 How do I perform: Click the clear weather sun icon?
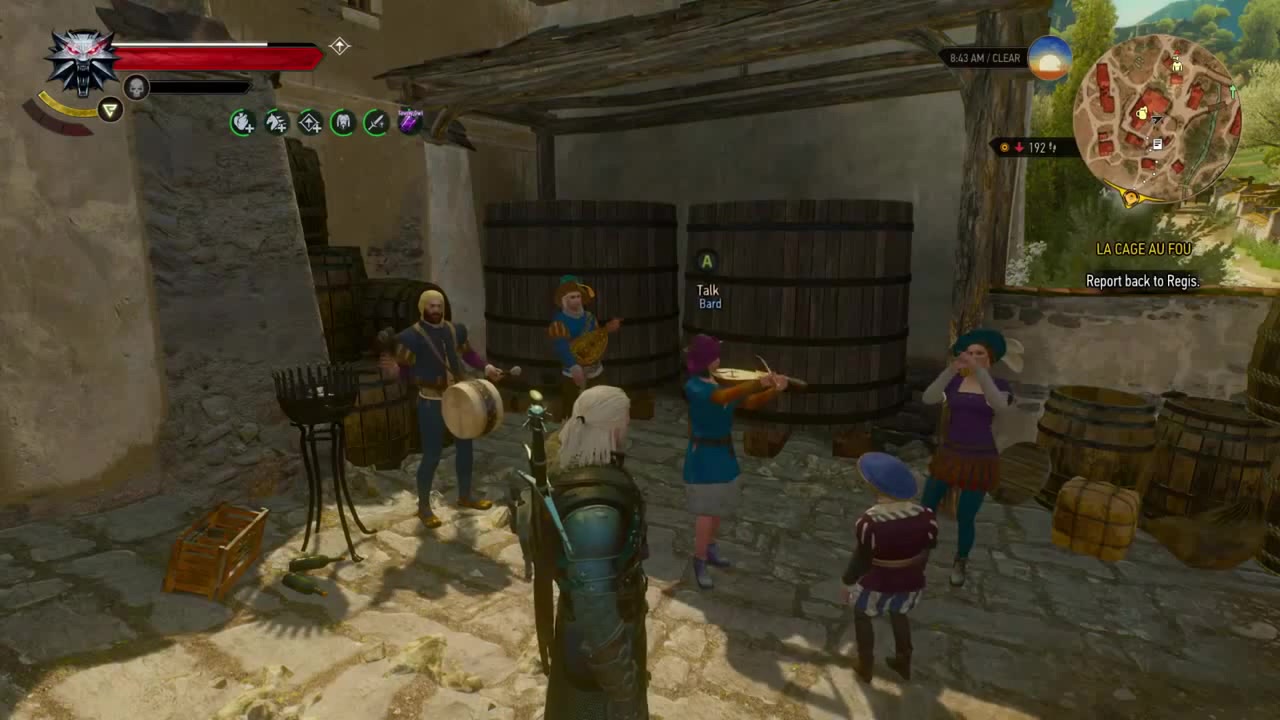(x=1051, y=58)
